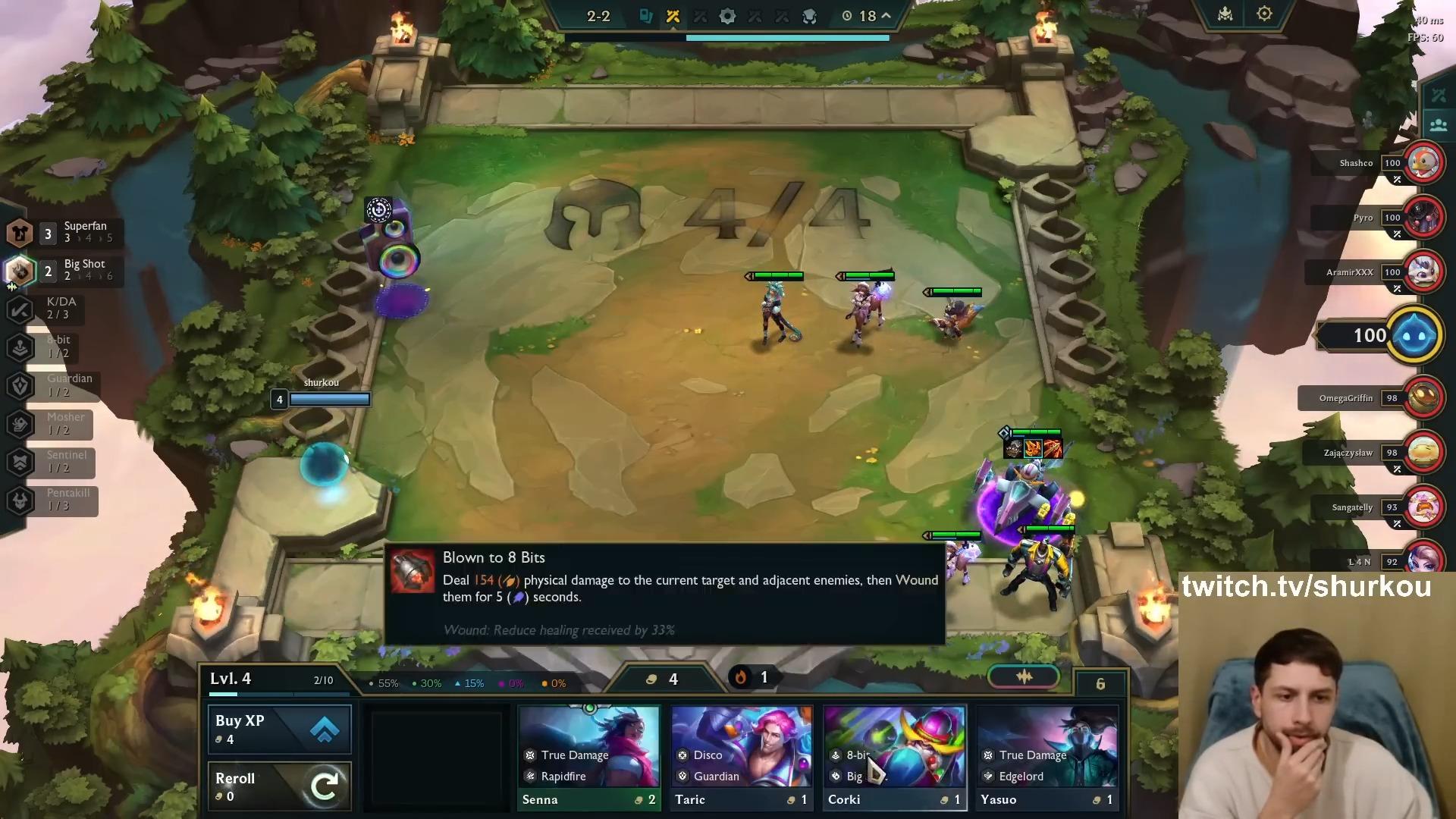This screenshot has width=1456, height=819.
Task: Click the Guardian trait icon
Action: (x=19, y=386)
